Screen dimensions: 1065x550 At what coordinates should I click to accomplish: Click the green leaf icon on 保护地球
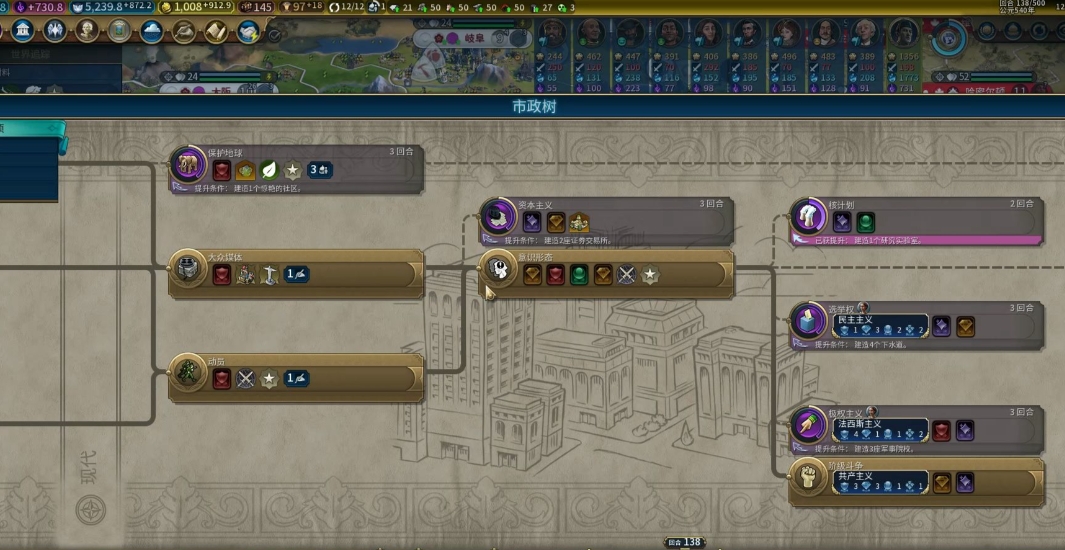tap(269, 170)
